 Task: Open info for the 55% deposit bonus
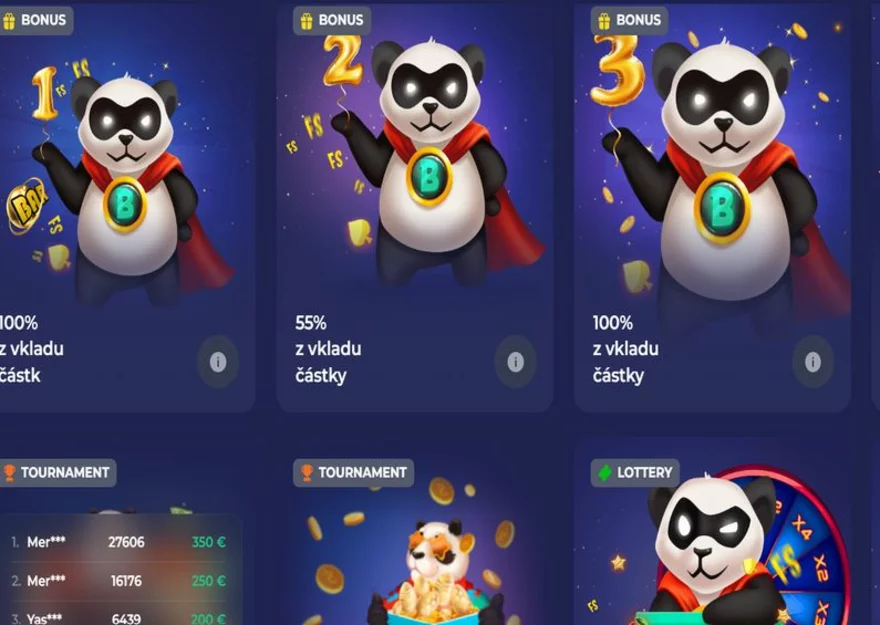(x=515, y=362)
